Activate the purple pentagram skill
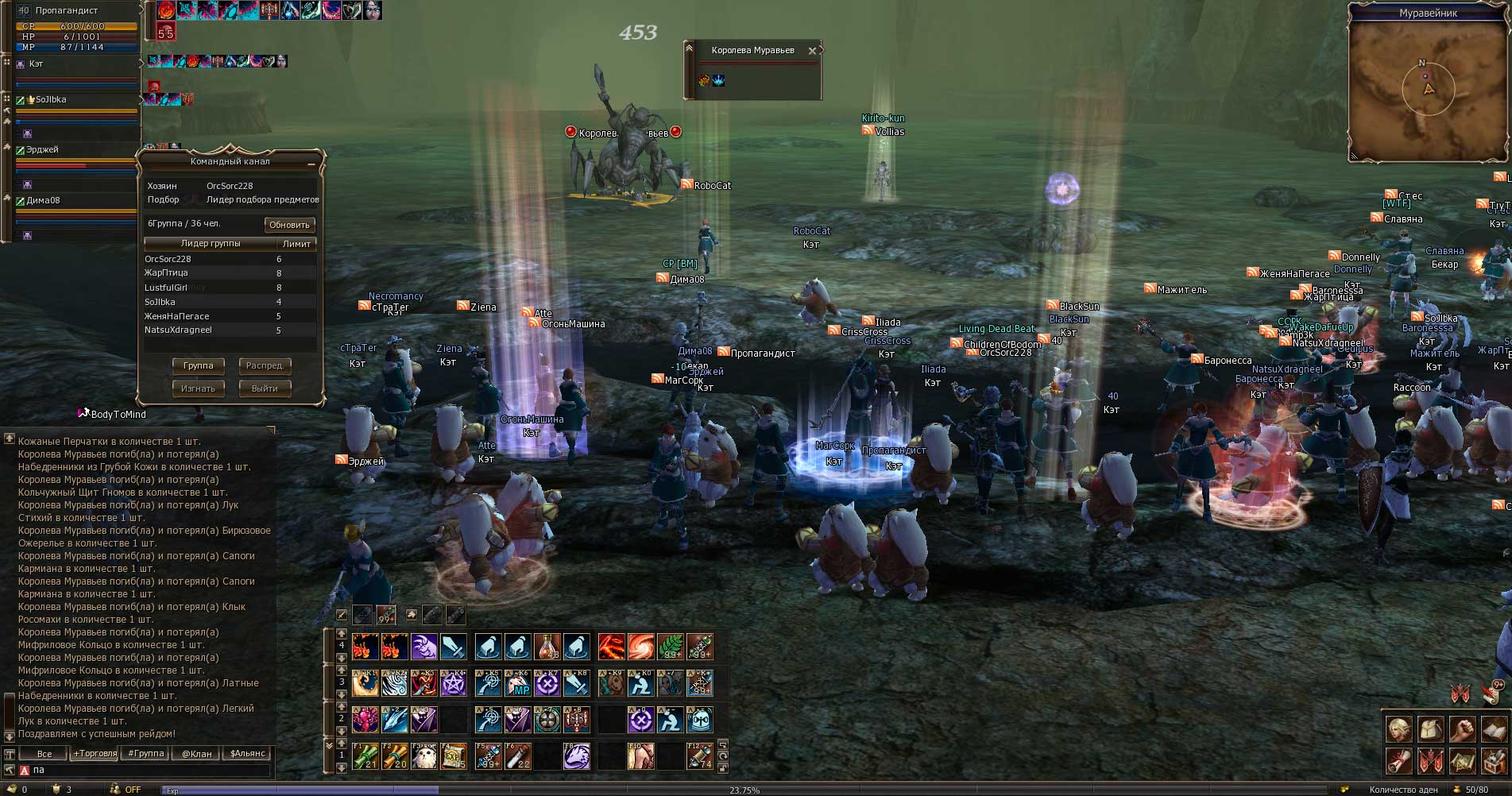This screenshot has width=1512, height=796. pyautogui.click(x=454, y=683)
